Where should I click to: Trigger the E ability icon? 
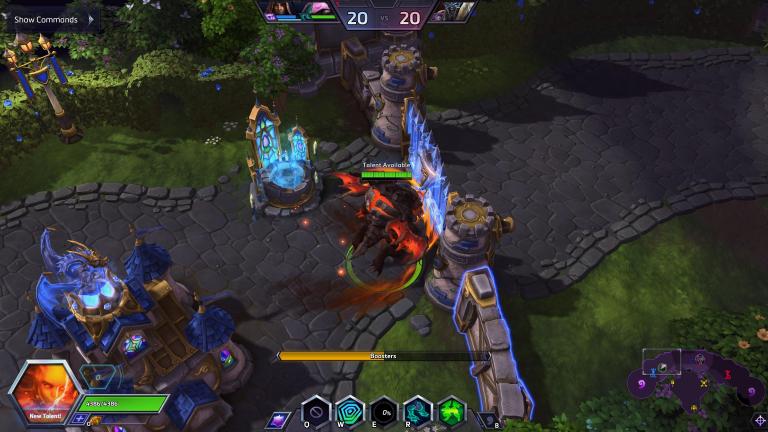tap(384, 411)
